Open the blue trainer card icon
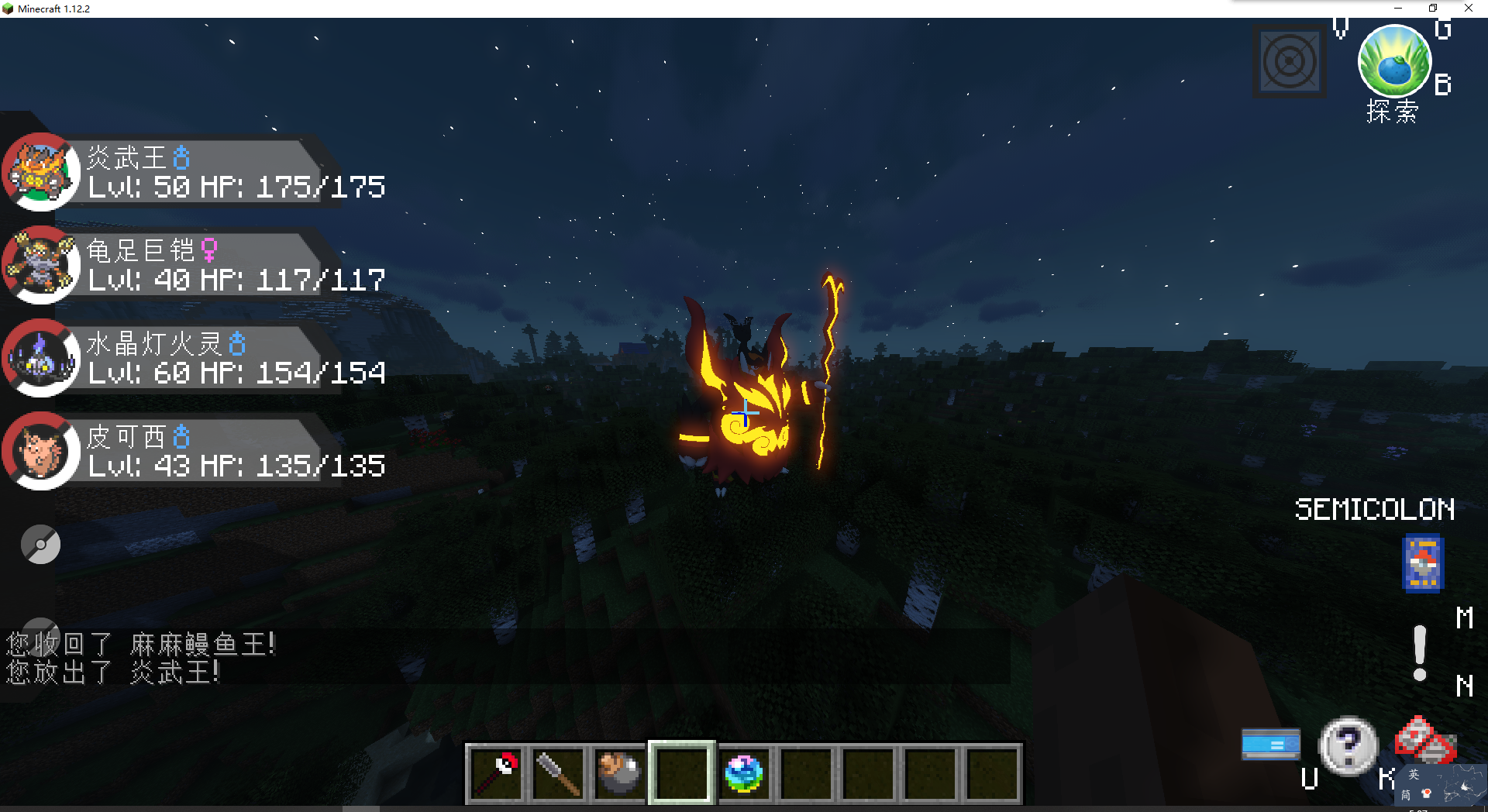Viewport: 1488px width, 812px height. pyautogui.click(x=1423, y=563)
